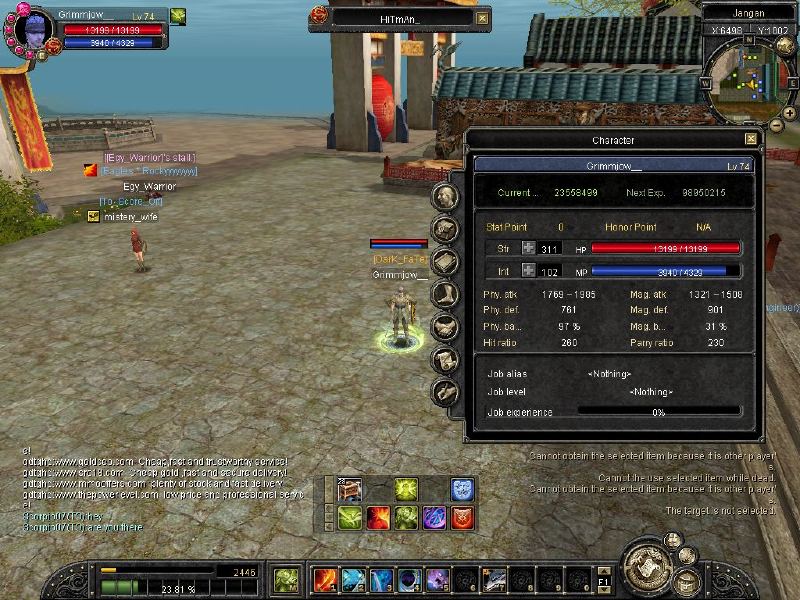The width and height of the screenshot is (800, 600).
Task: Open the handshake icon side tab
Action: 446,327
